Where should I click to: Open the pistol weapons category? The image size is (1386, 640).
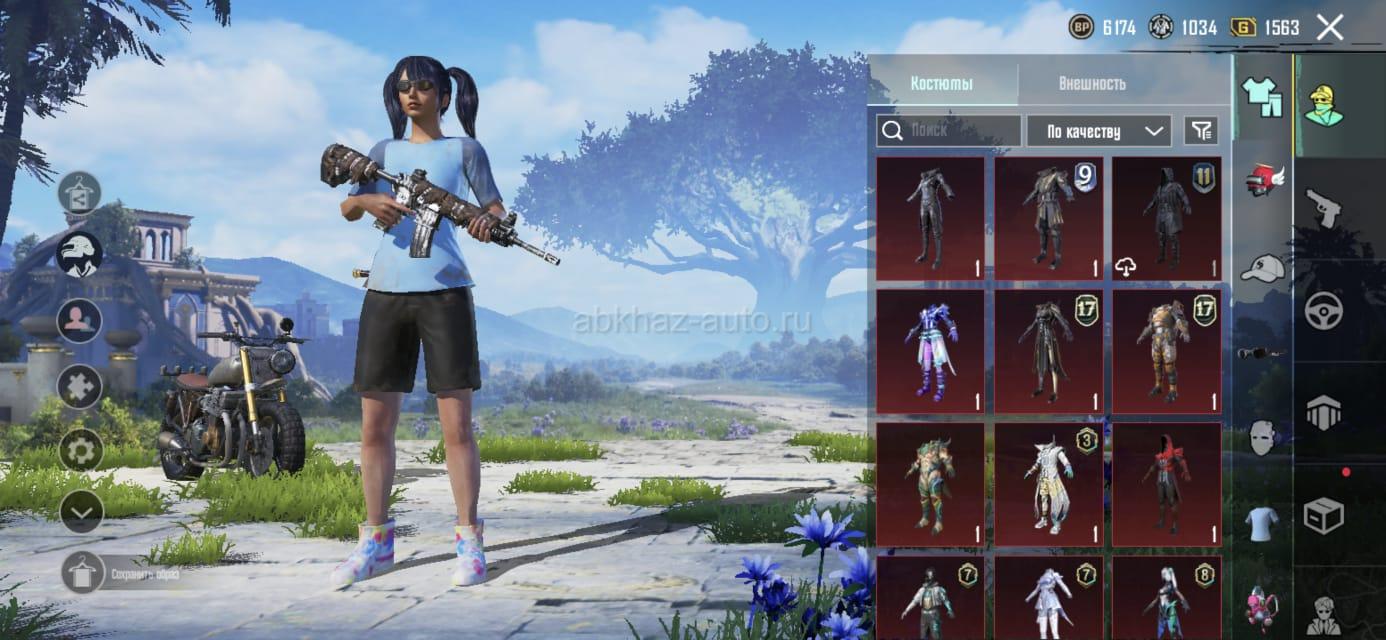point(1322,207)
